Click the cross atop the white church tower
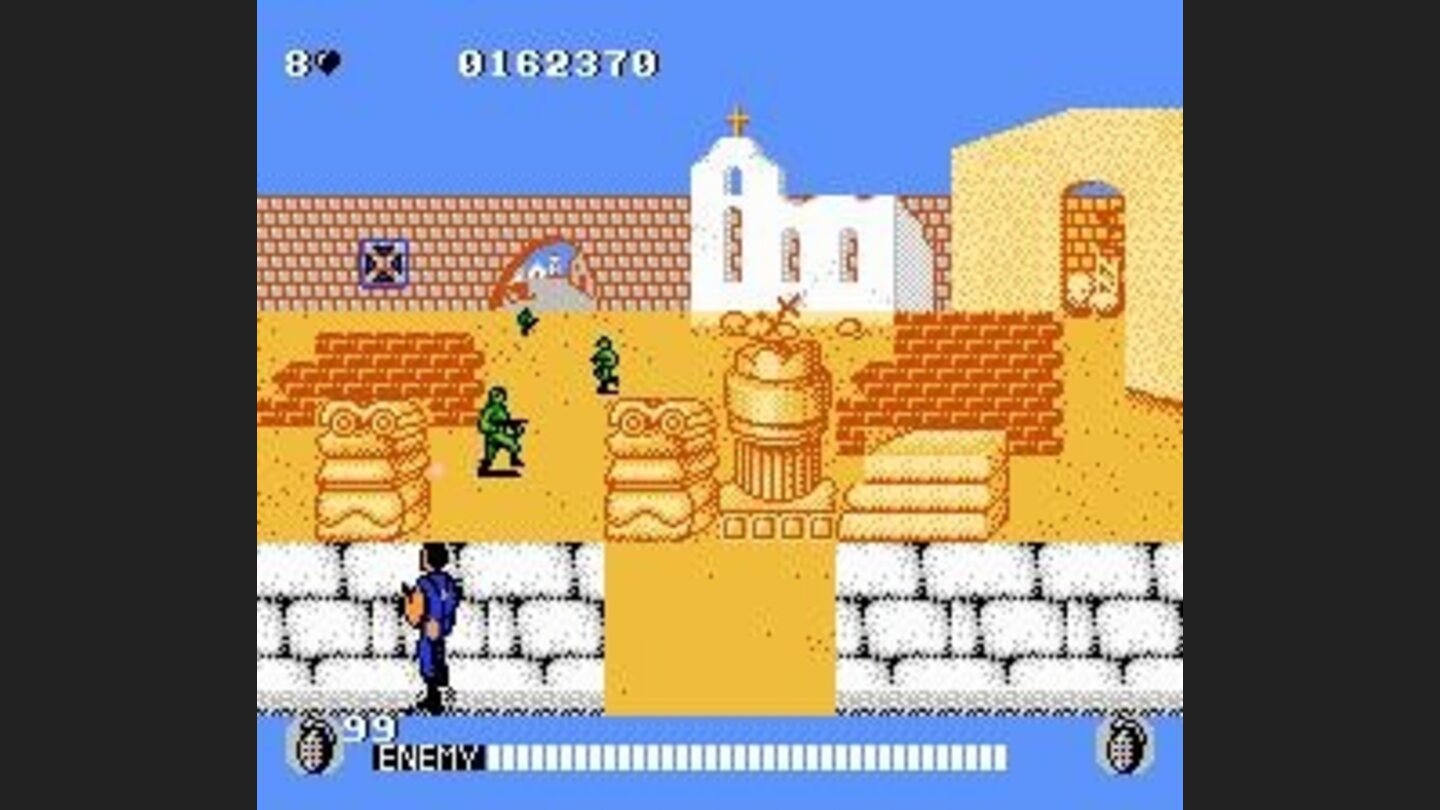Screen dimensions: 1440x810 (737, 115)
